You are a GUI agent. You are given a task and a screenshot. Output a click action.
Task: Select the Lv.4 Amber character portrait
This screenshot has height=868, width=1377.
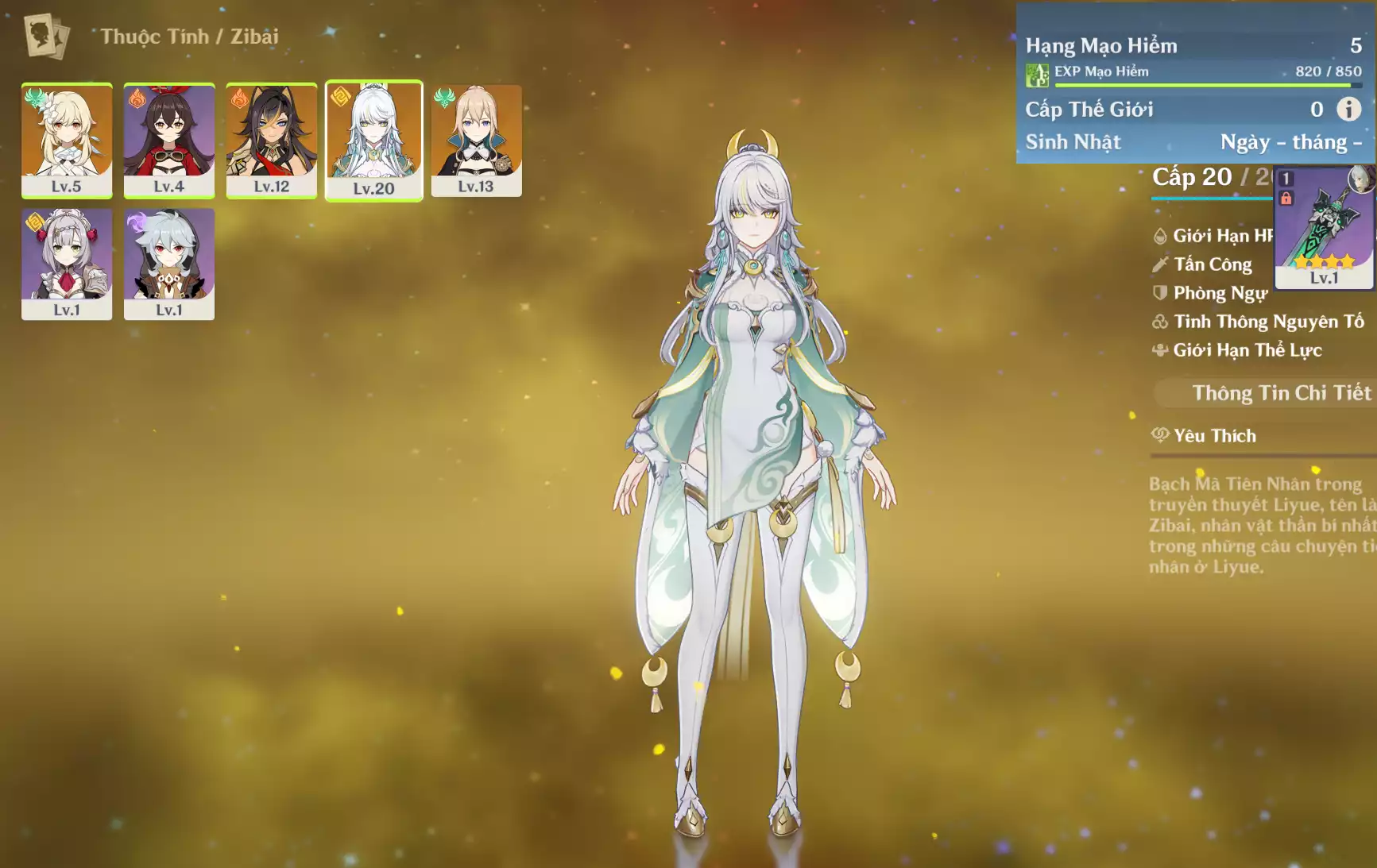point(169,140)
